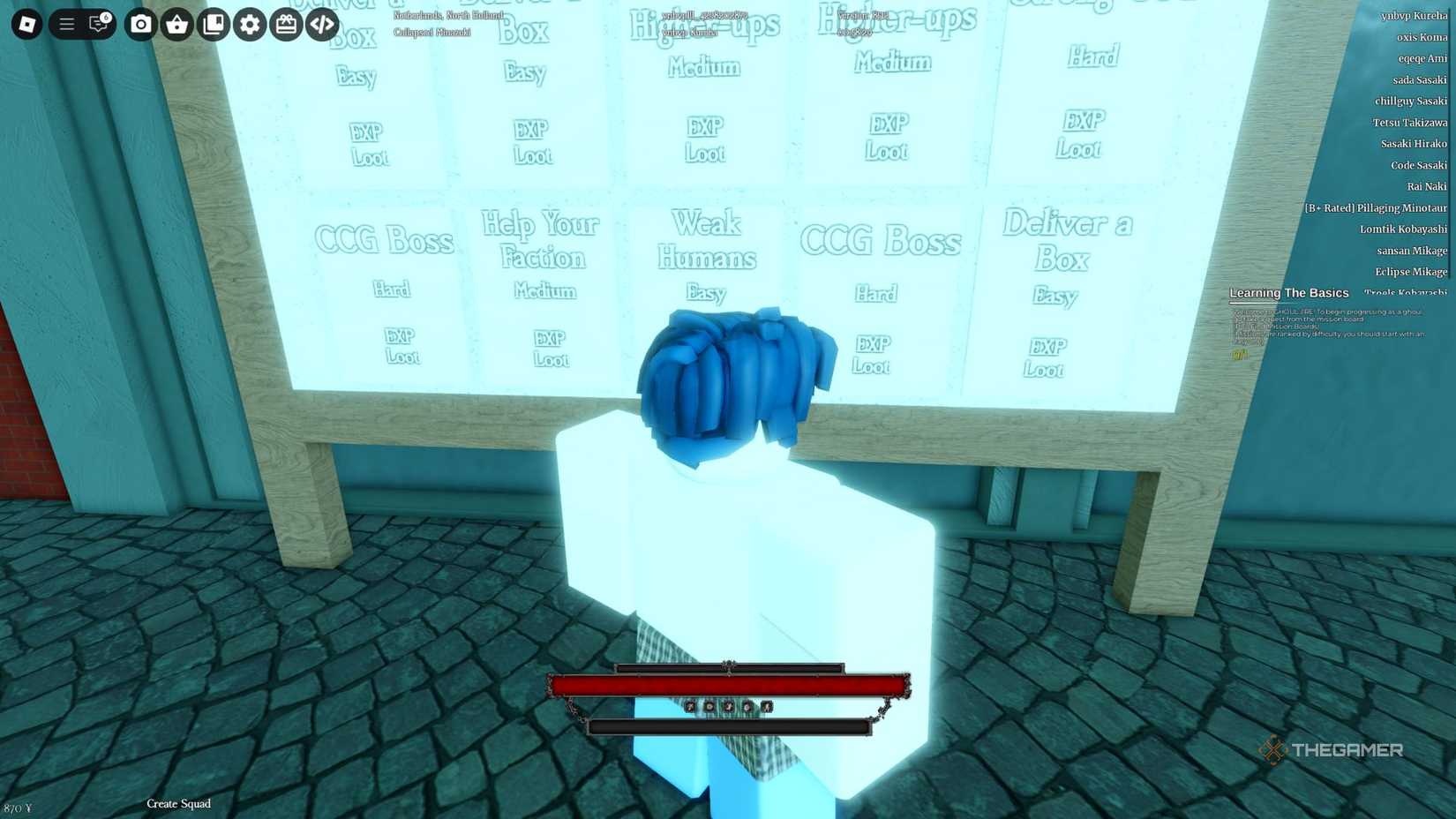Open the hamburger navigation menu
Screen dimensions: 1456x819
[x=65, y=25]
